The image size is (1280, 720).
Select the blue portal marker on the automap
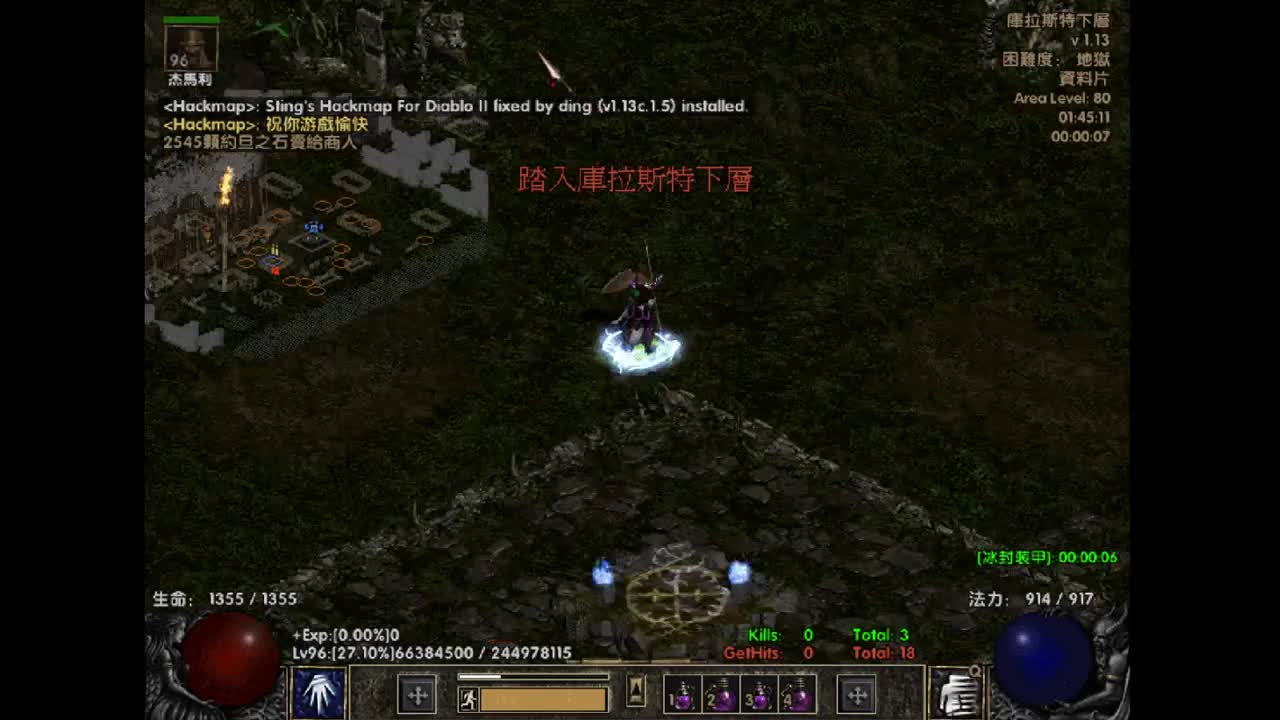pyautogui.click(x=271, y=260)
